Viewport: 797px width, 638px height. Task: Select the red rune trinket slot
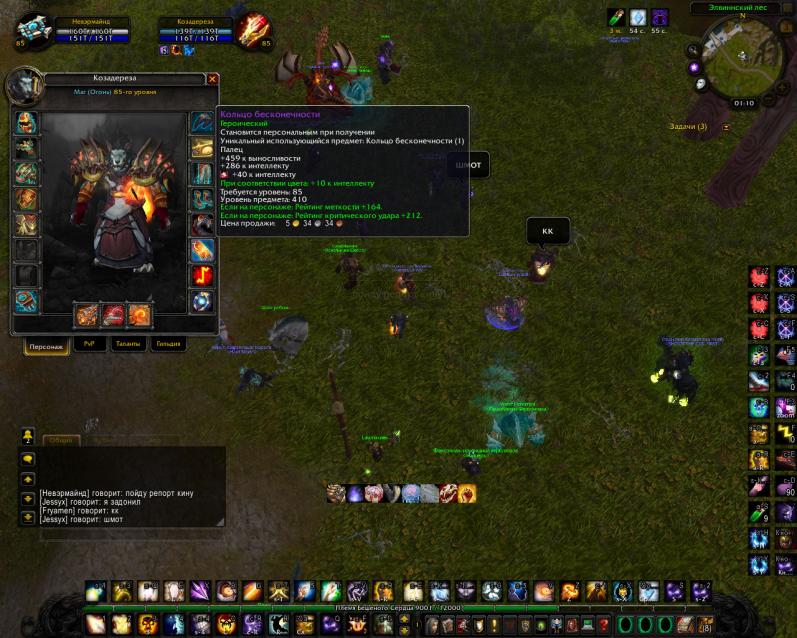(x=202, y=275)
